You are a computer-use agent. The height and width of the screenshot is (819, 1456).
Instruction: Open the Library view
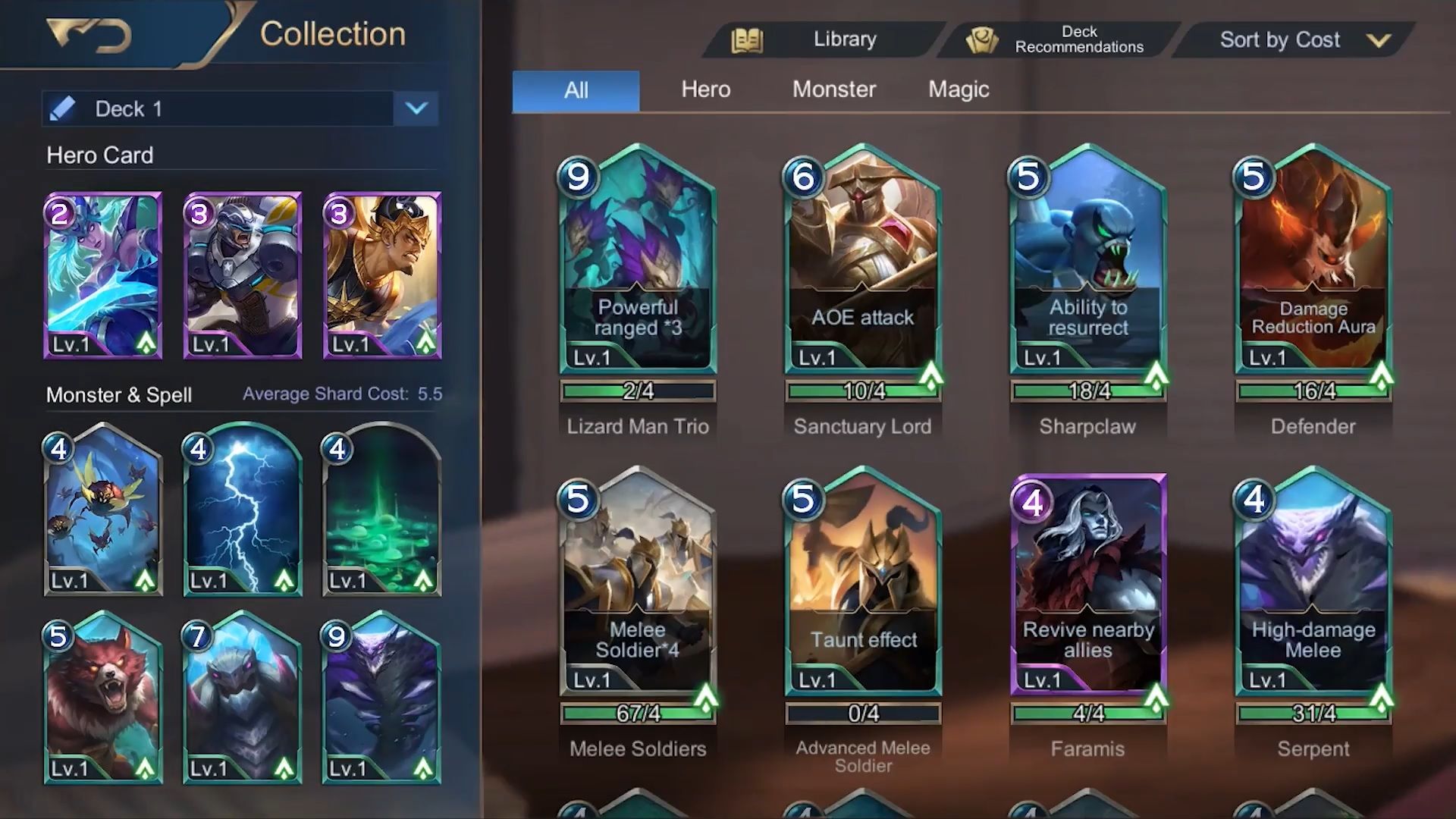(x=844, y=39)
